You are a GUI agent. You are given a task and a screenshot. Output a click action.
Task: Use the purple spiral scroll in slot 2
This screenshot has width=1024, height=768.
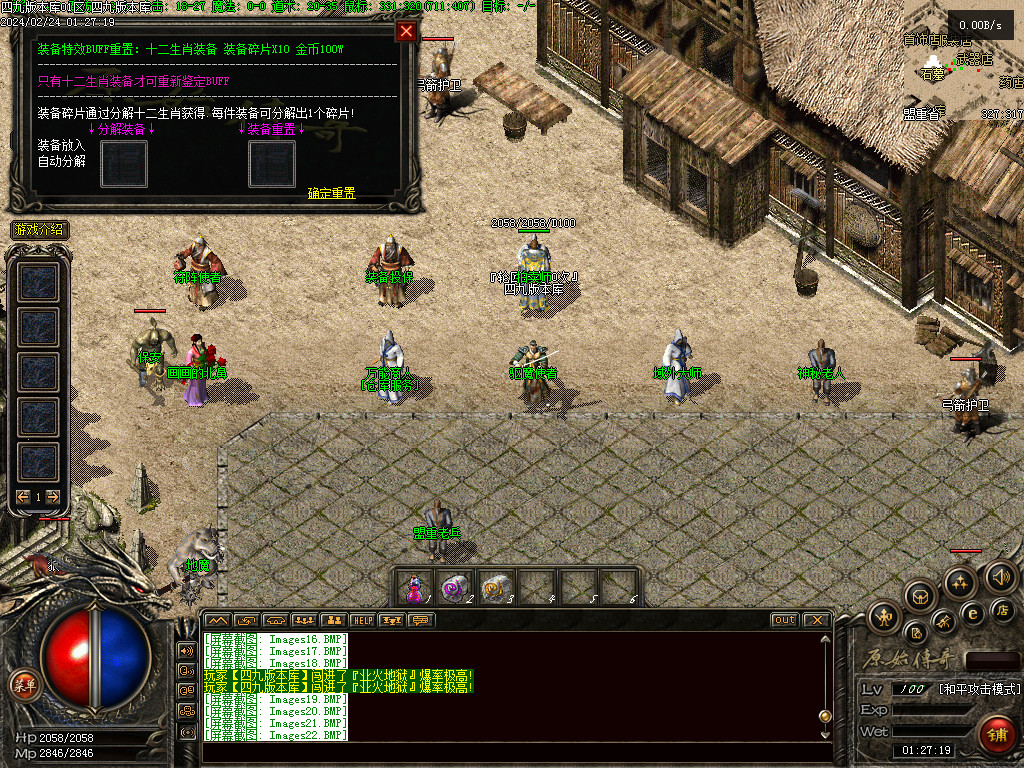click(x=457, y=587)
